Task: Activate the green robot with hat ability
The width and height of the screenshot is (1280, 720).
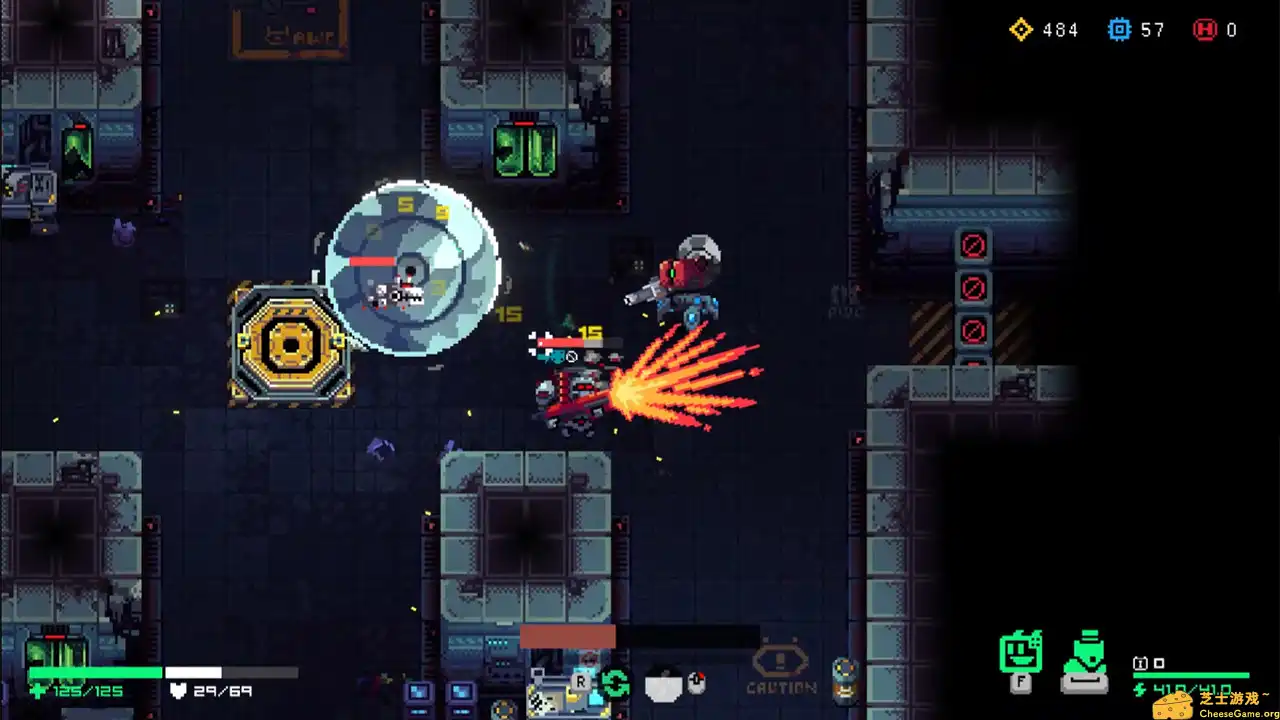Action: tap(1085, 659)
